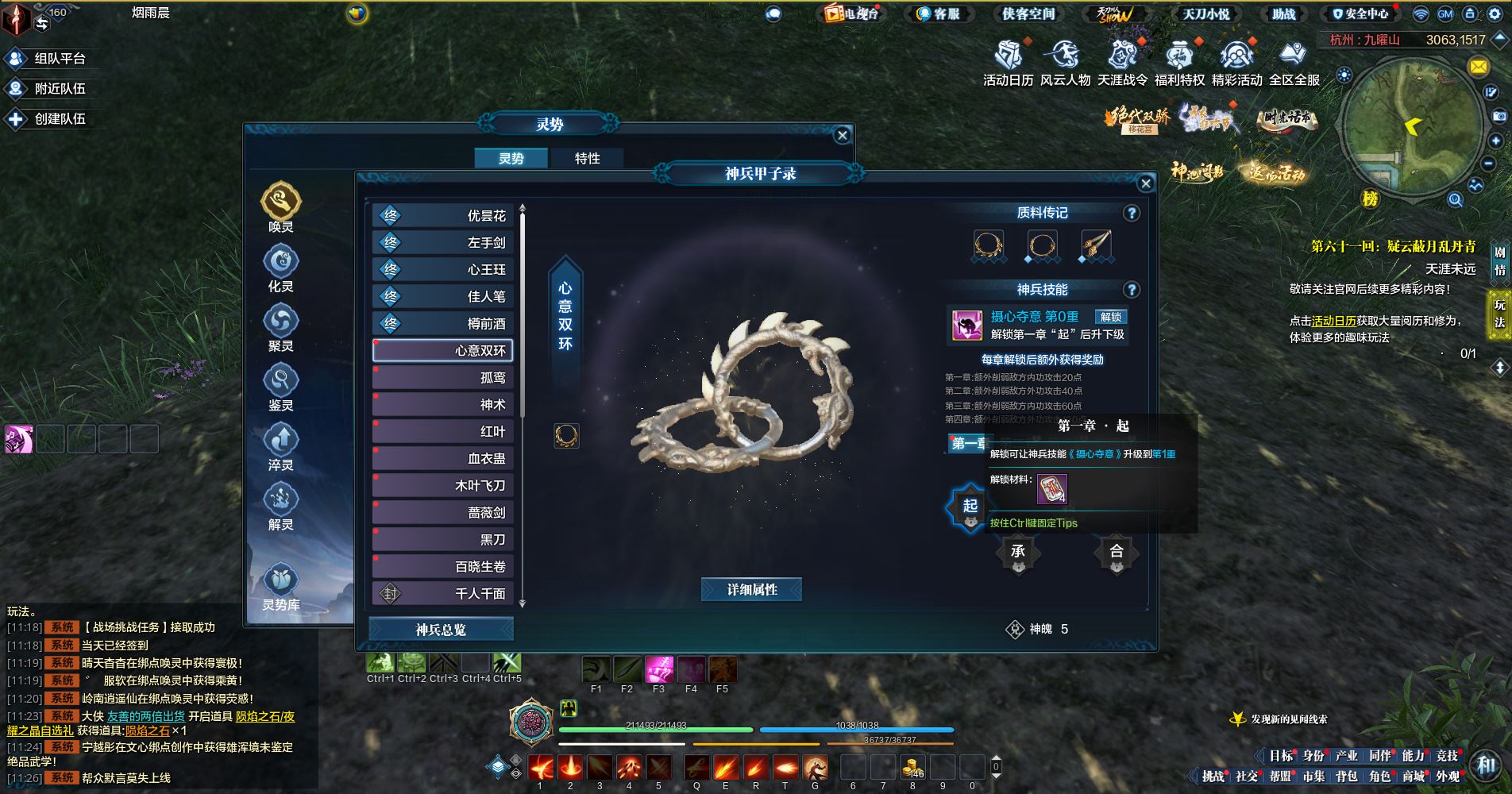
Task: Select the 优昙花 weapon entry
Action: [443, 216]
